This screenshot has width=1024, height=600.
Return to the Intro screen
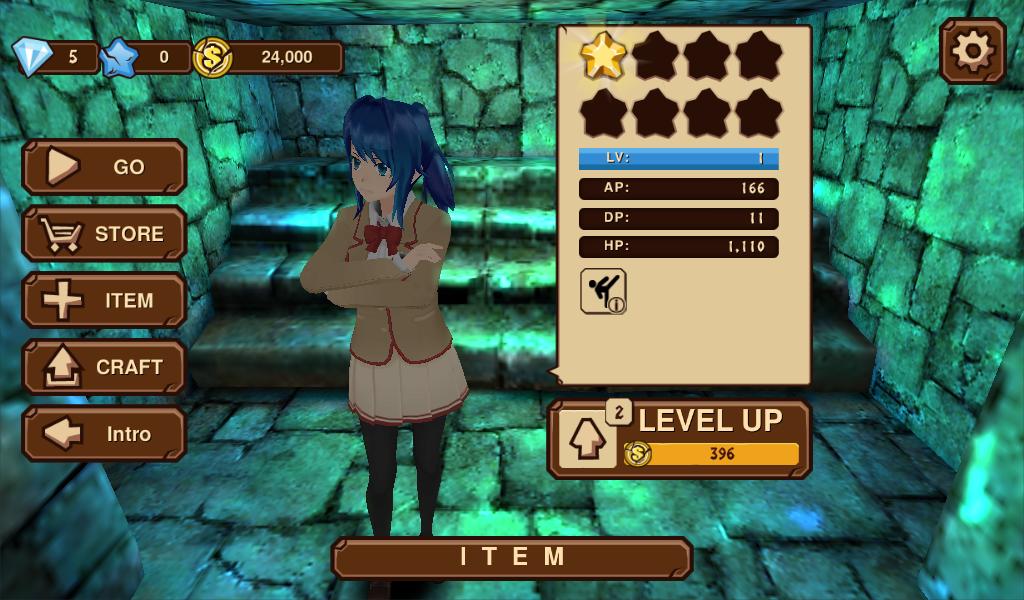tap(104, 434)
